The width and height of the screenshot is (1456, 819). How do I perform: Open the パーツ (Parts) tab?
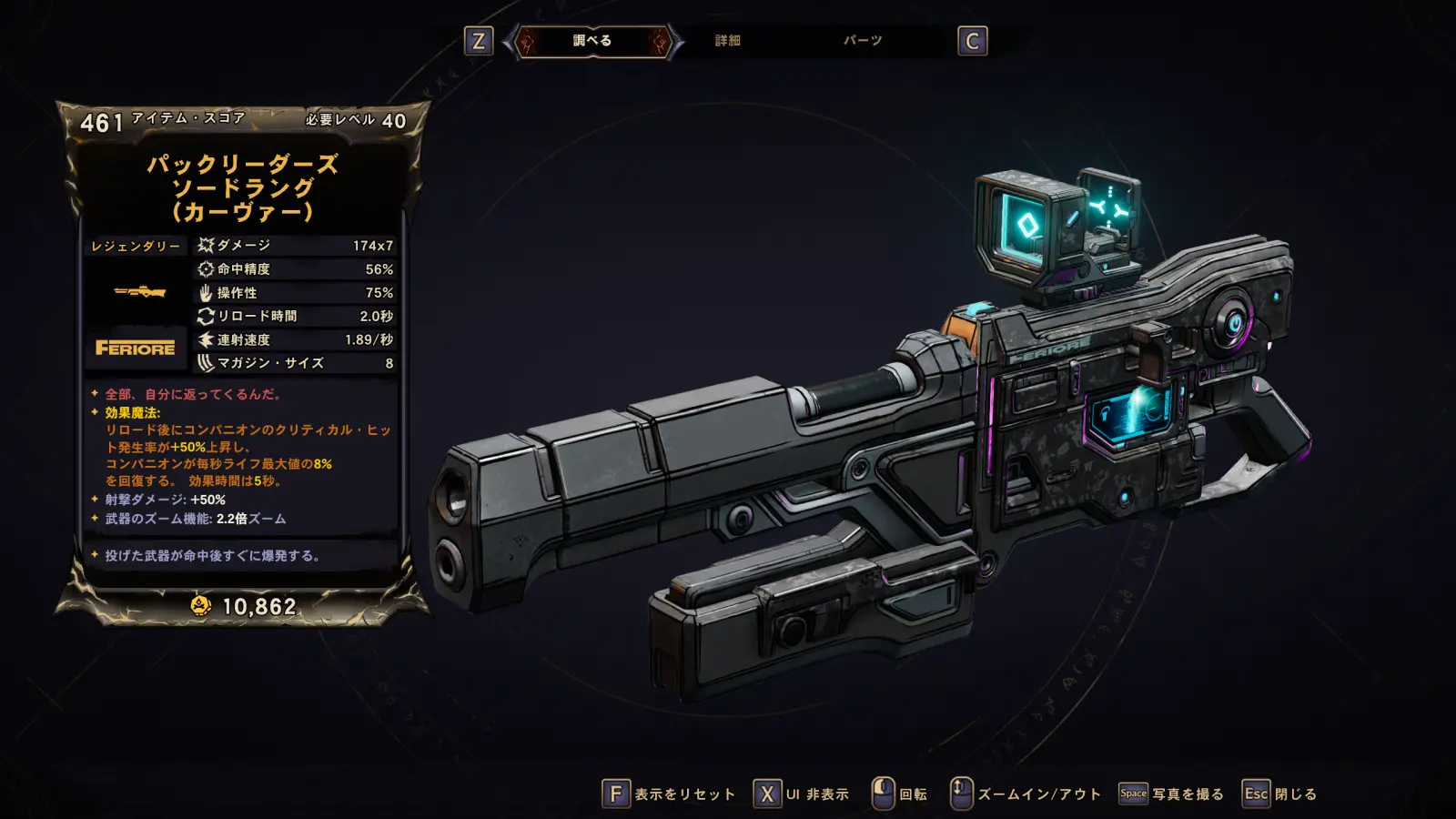click(x=862, y=41)
